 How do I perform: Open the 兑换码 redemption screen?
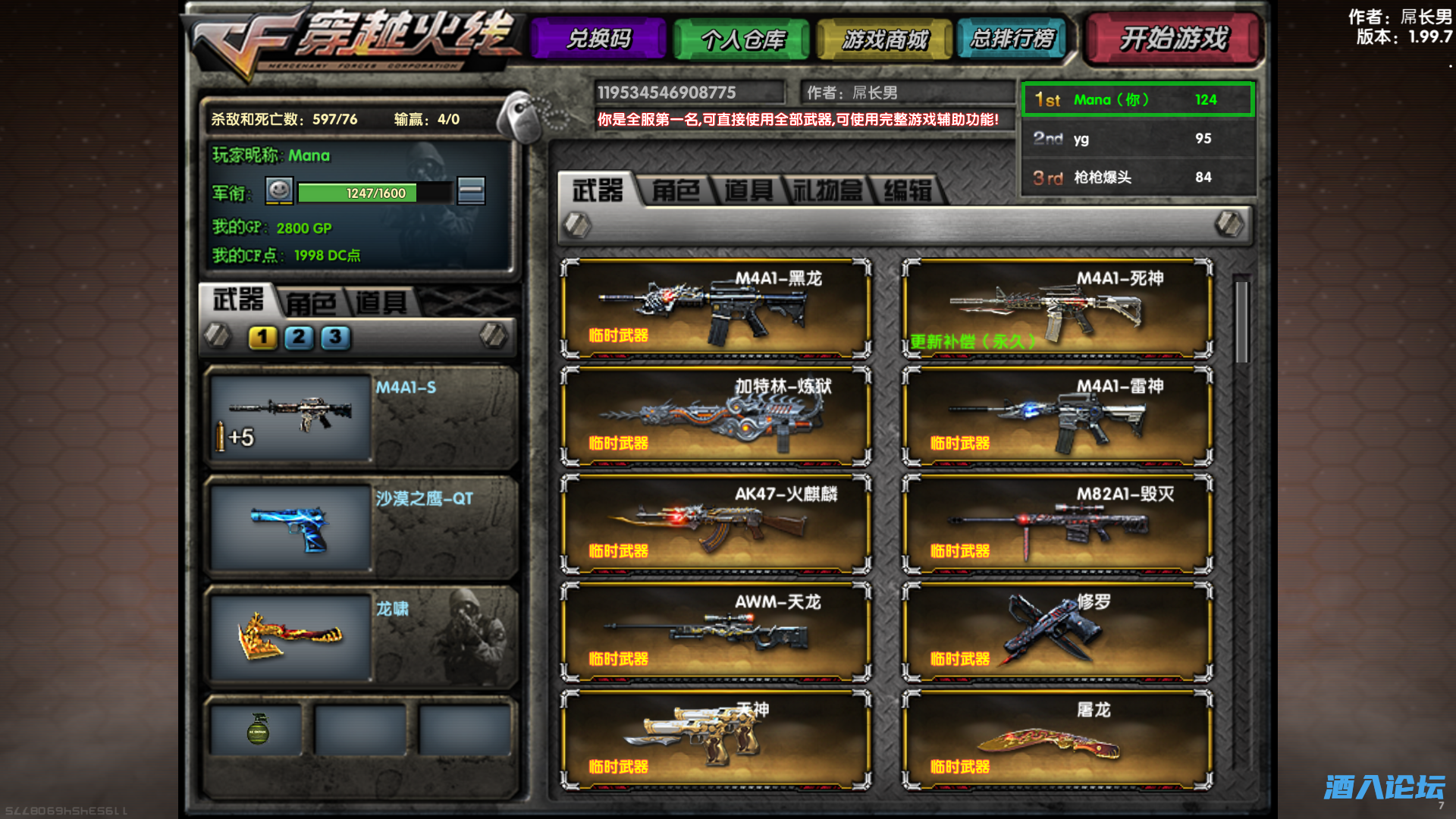click(598, 39)
